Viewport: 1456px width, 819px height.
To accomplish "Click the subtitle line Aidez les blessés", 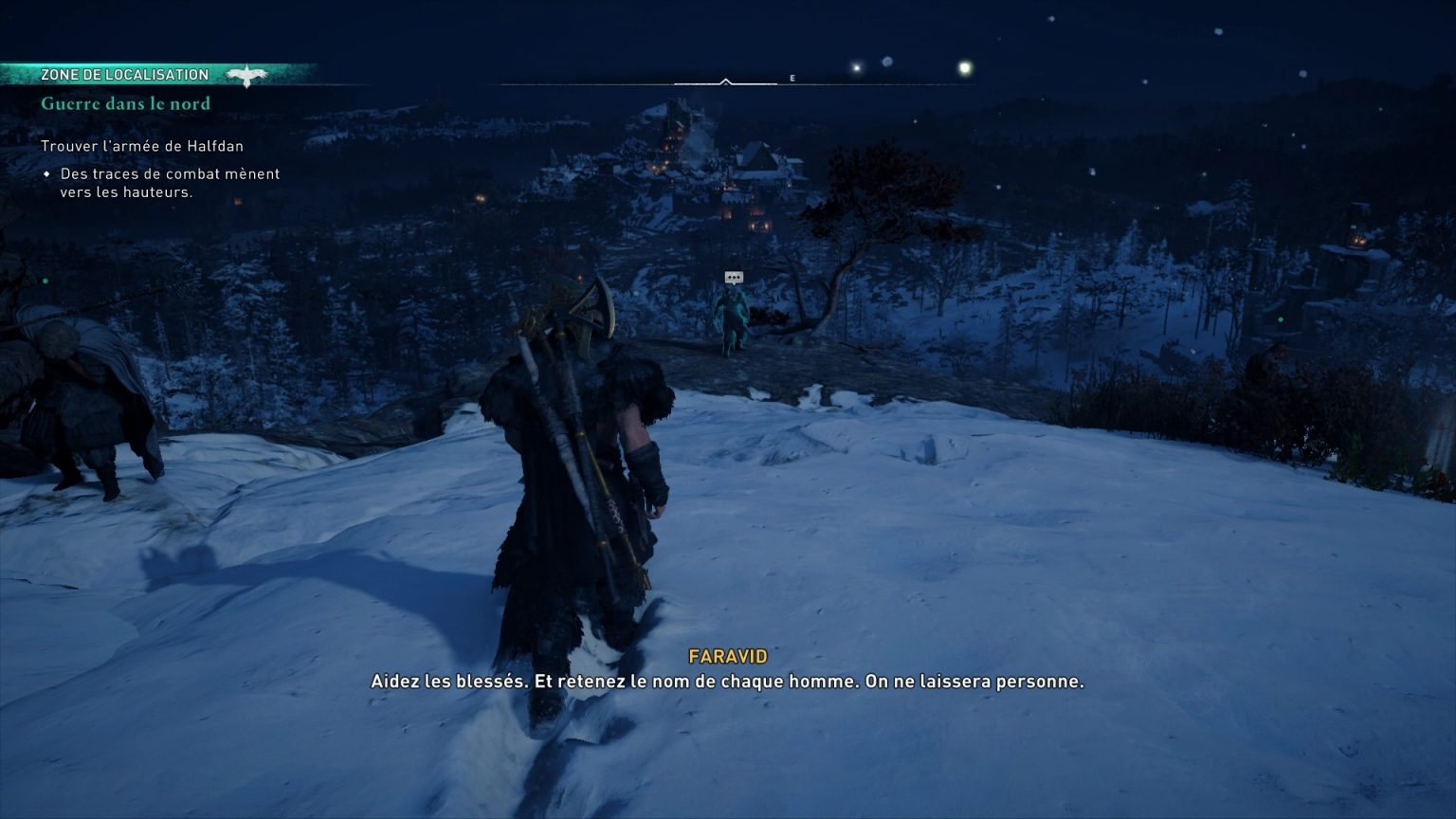I will click(727, 681).
